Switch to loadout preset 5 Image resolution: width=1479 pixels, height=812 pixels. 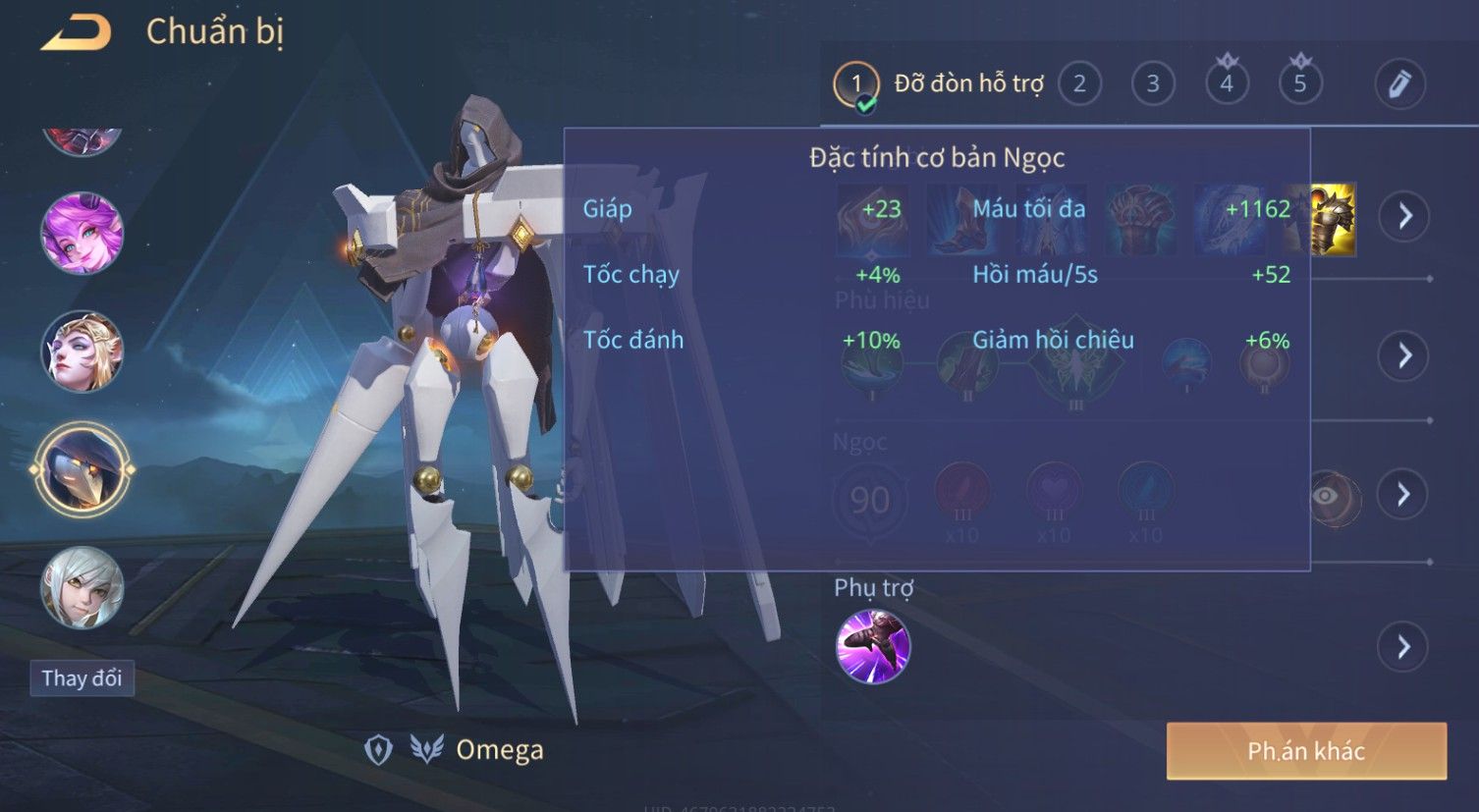coord(1300,84)
